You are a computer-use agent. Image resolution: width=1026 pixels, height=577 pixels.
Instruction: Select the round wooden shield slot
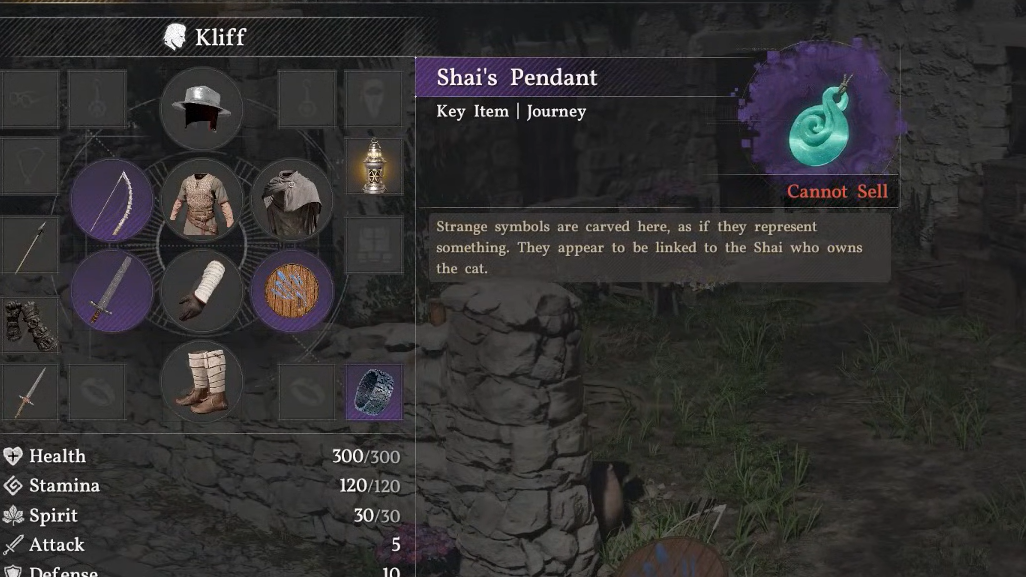tap(291, 290)
